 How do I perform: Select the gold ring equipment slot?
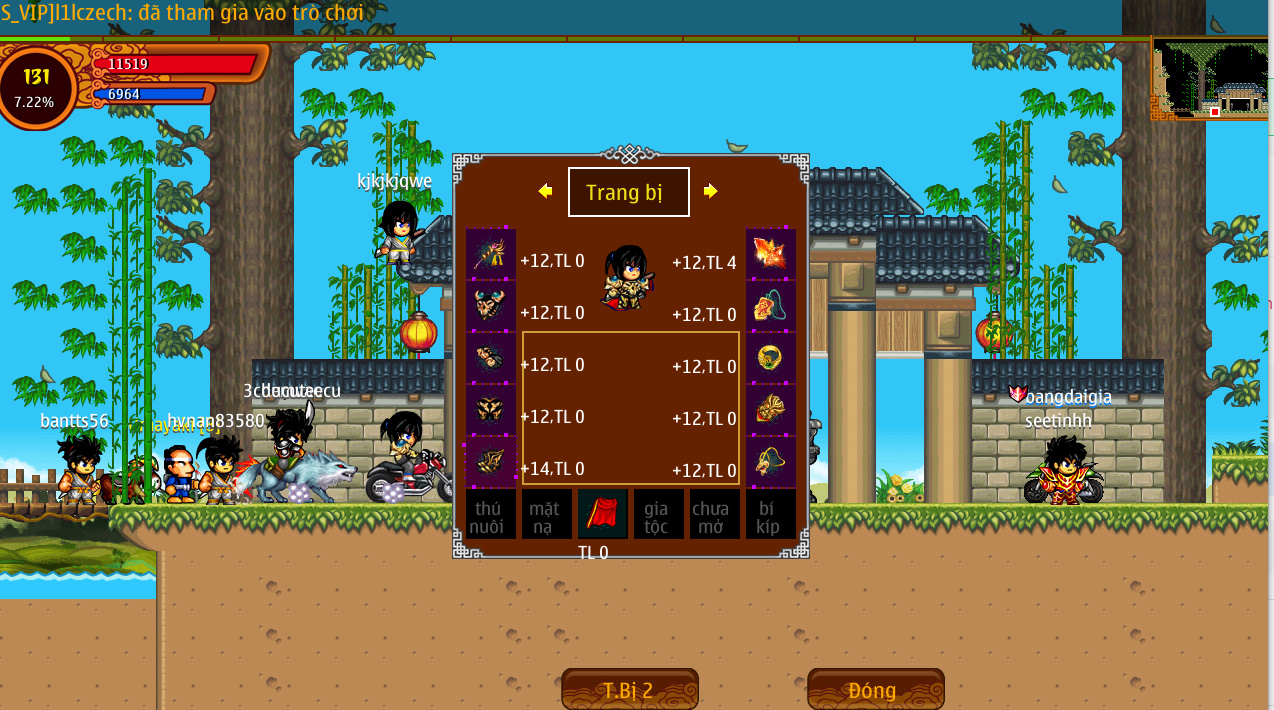pos(771,358)
